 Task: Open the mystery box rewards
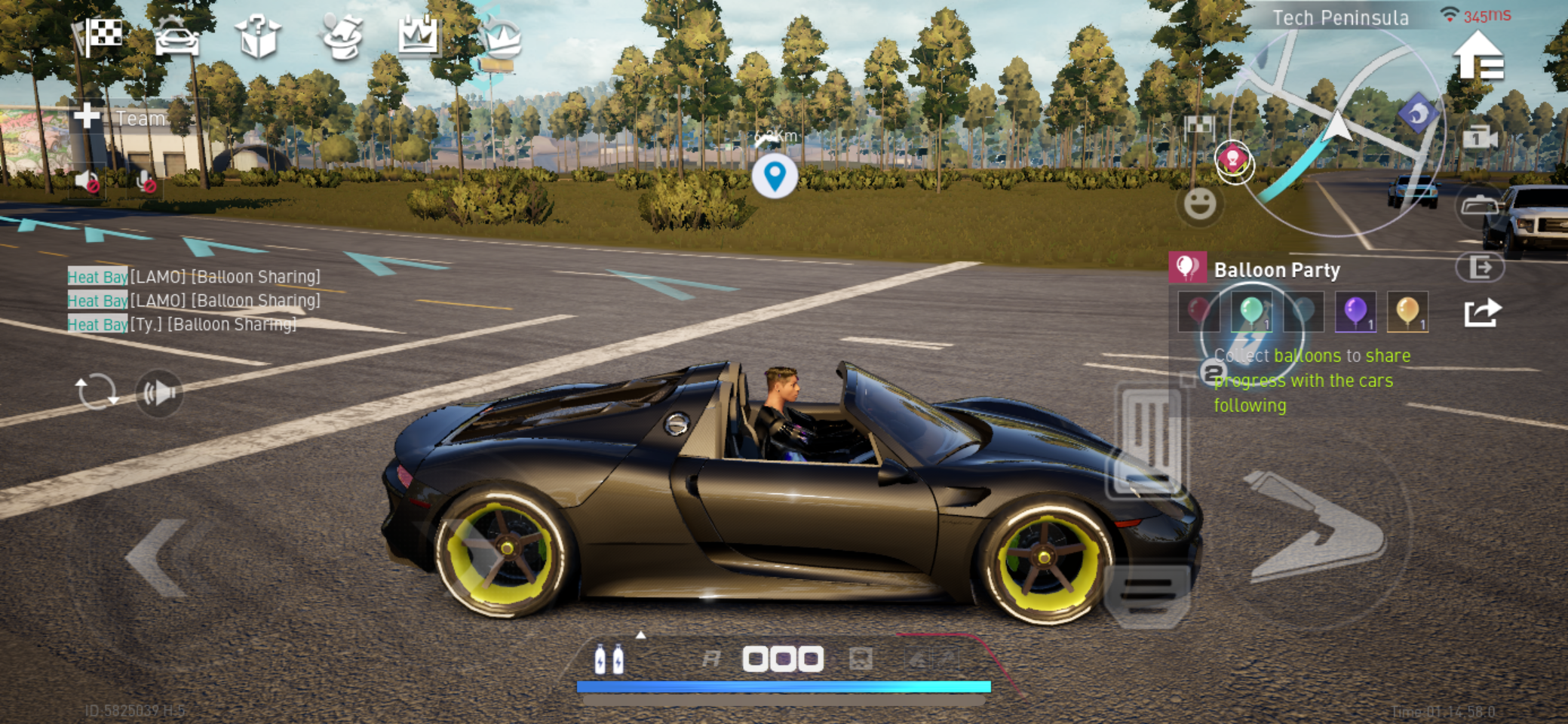pos(259,38)
